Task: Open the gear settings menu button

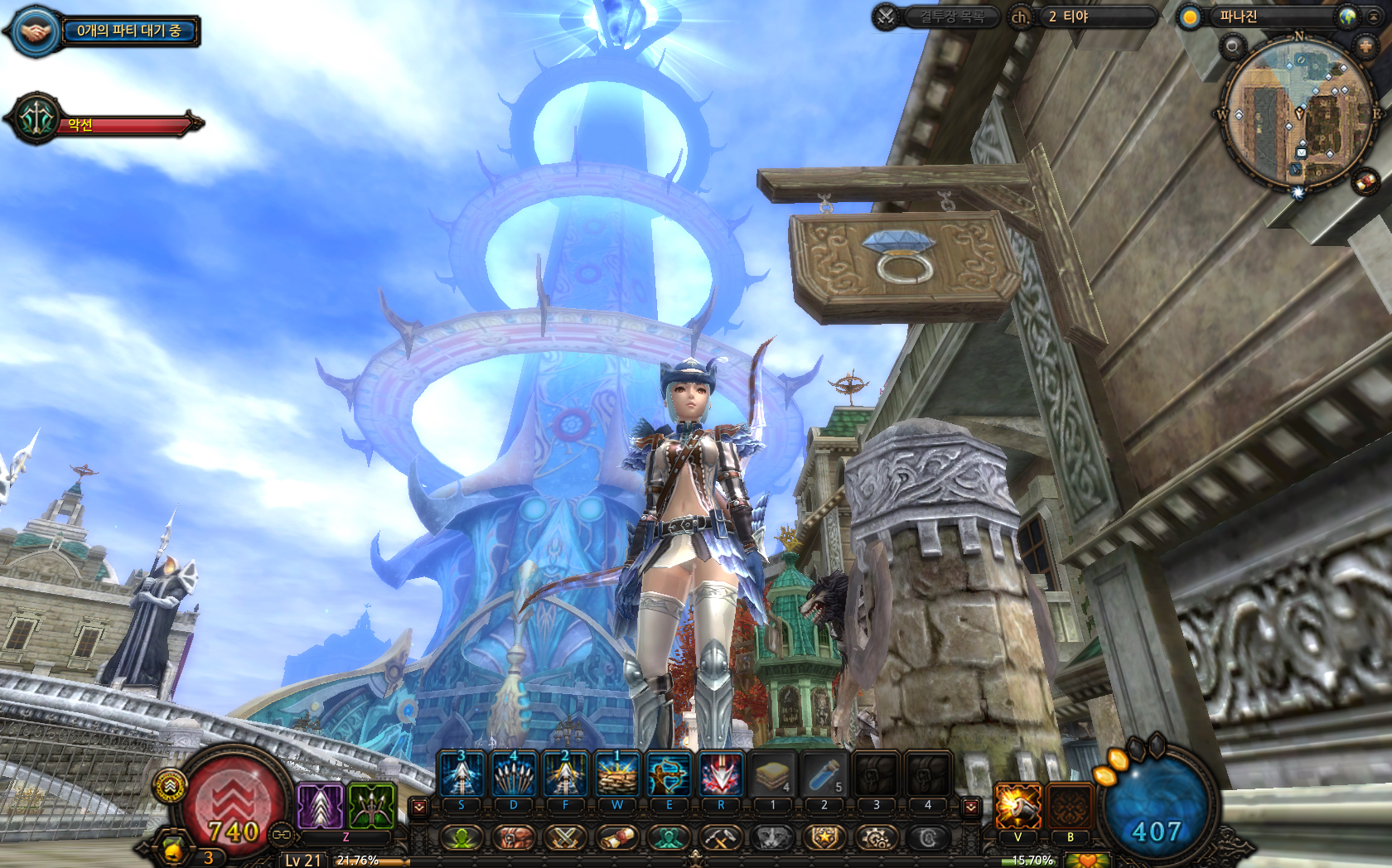Action: (x=876, y=838)
